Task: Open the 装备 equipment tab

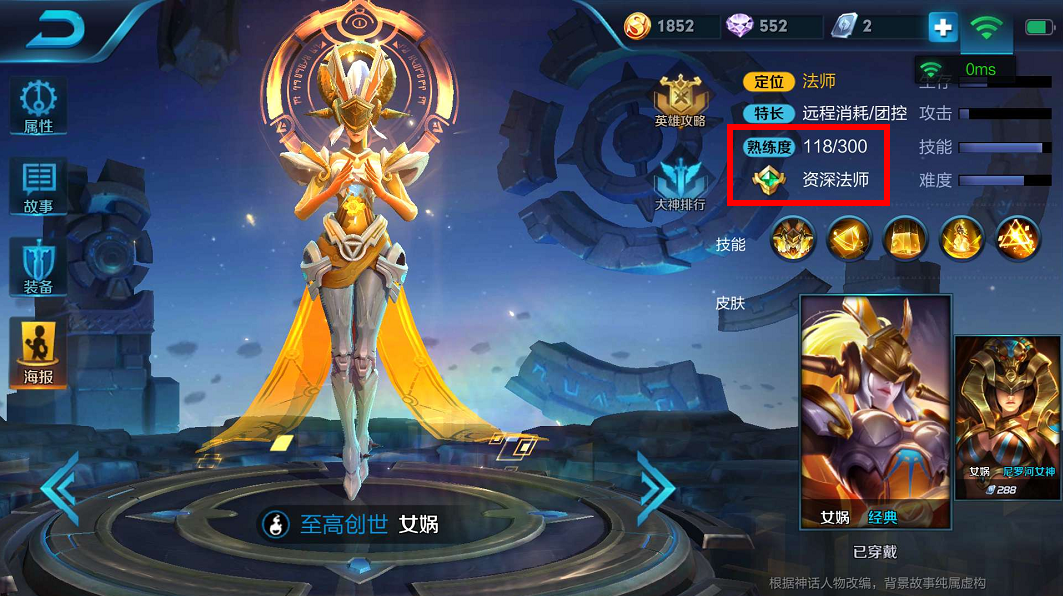Action: pyautogui.click(x=38, y=266)
